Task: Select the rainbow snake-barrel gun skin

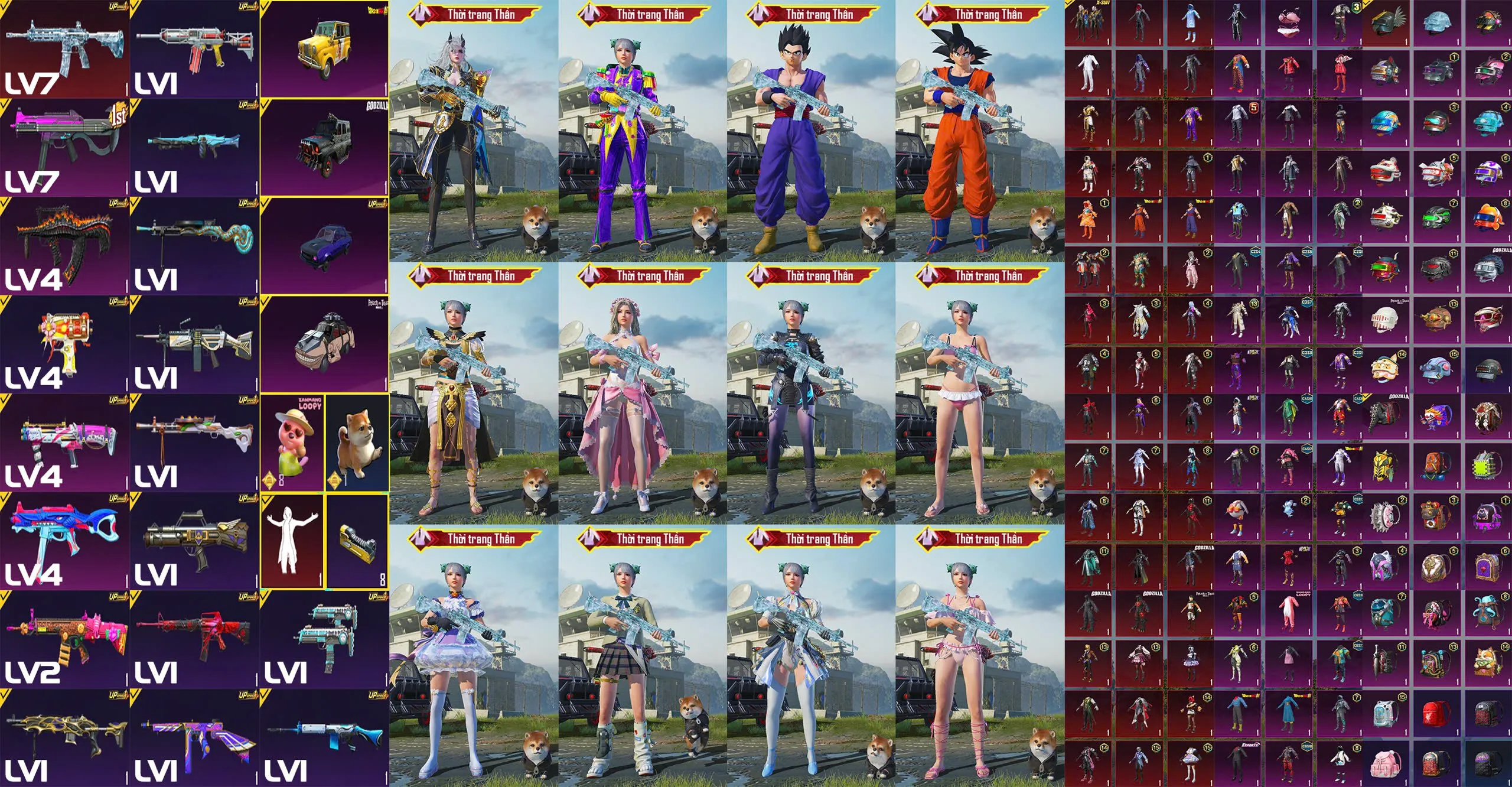Action: [x=194, y=245]
